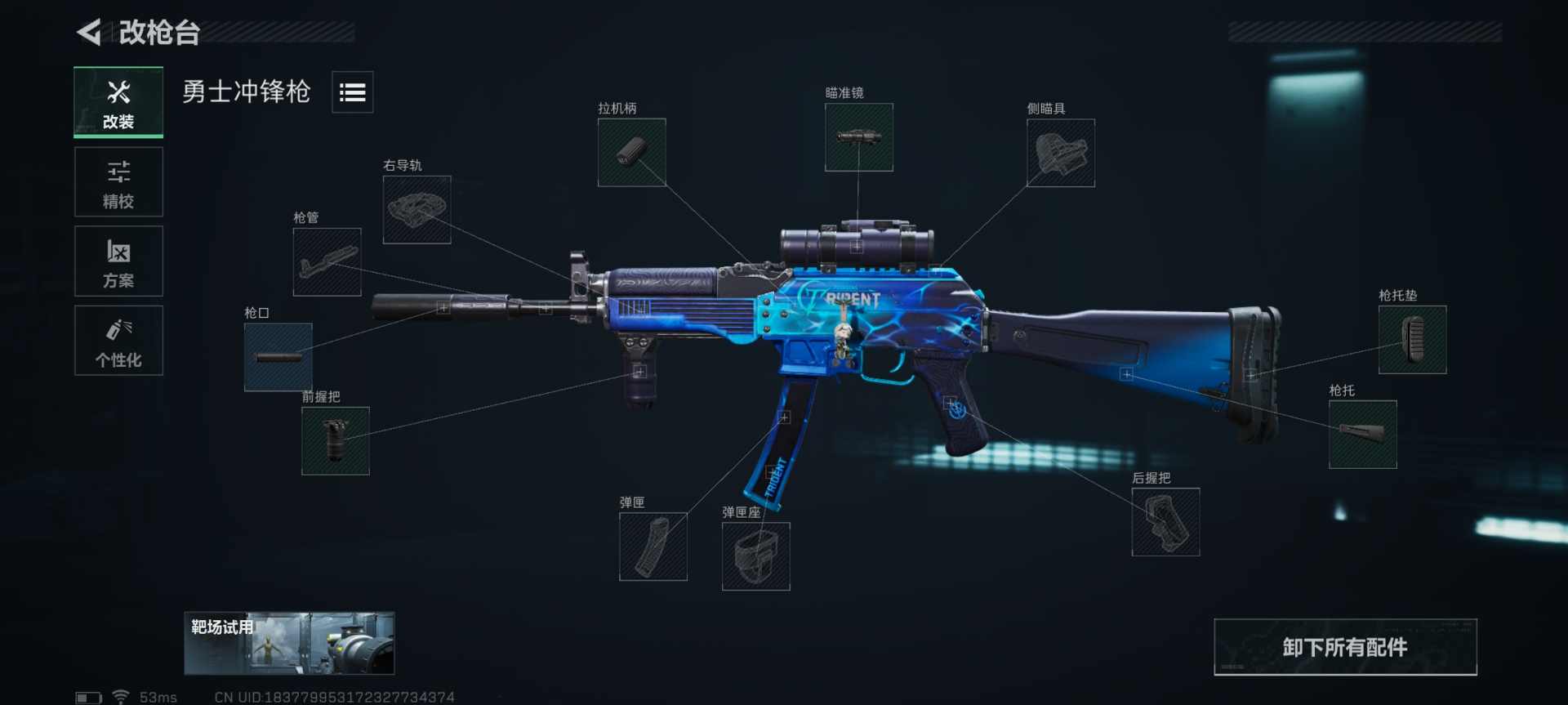Image resolution: width=1568 pixels, height=705 pixels.
Task: Choose the 右导轨 right rail slot
Action: pos(416,210)
